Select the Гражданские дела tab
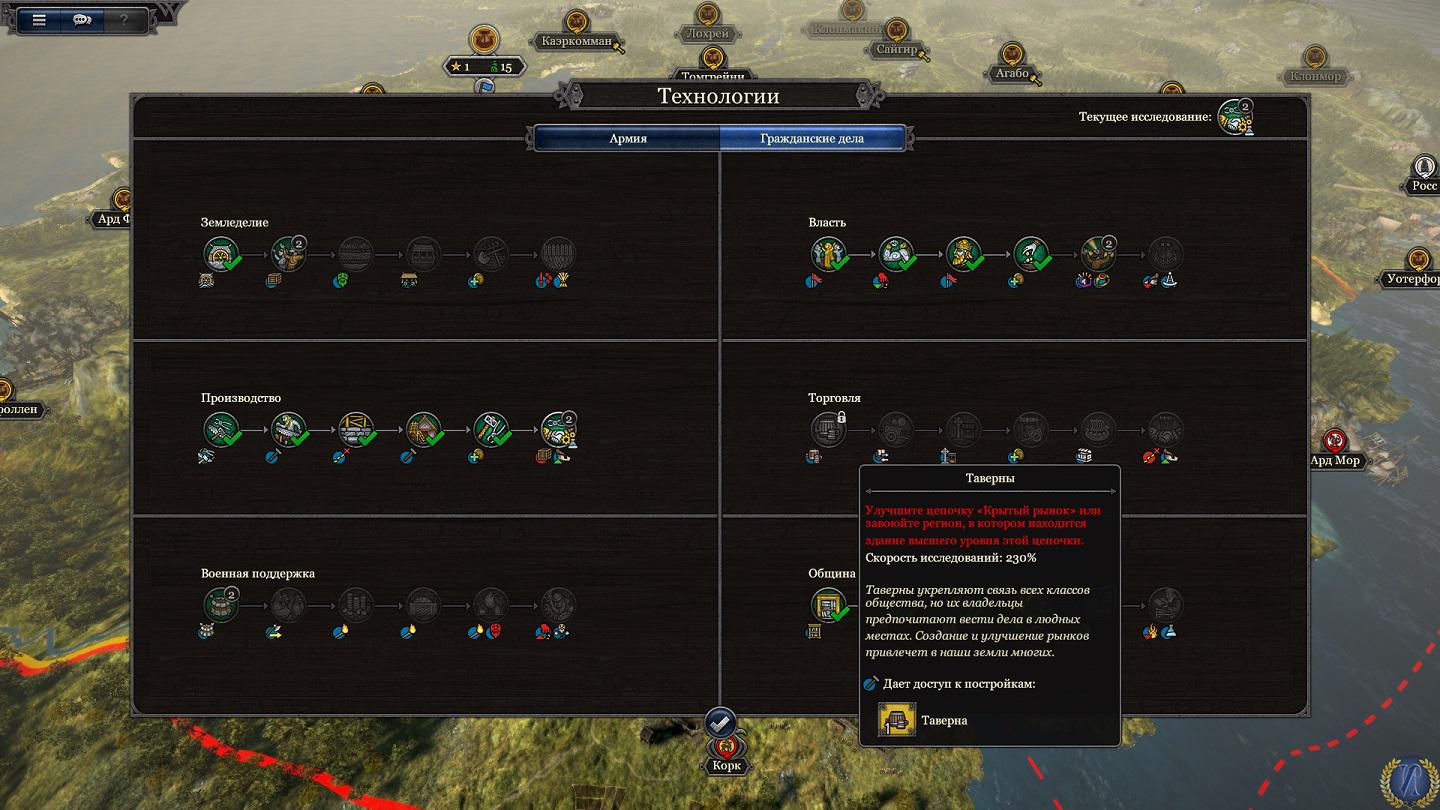1440x810 pixels. tap(812, 138)
